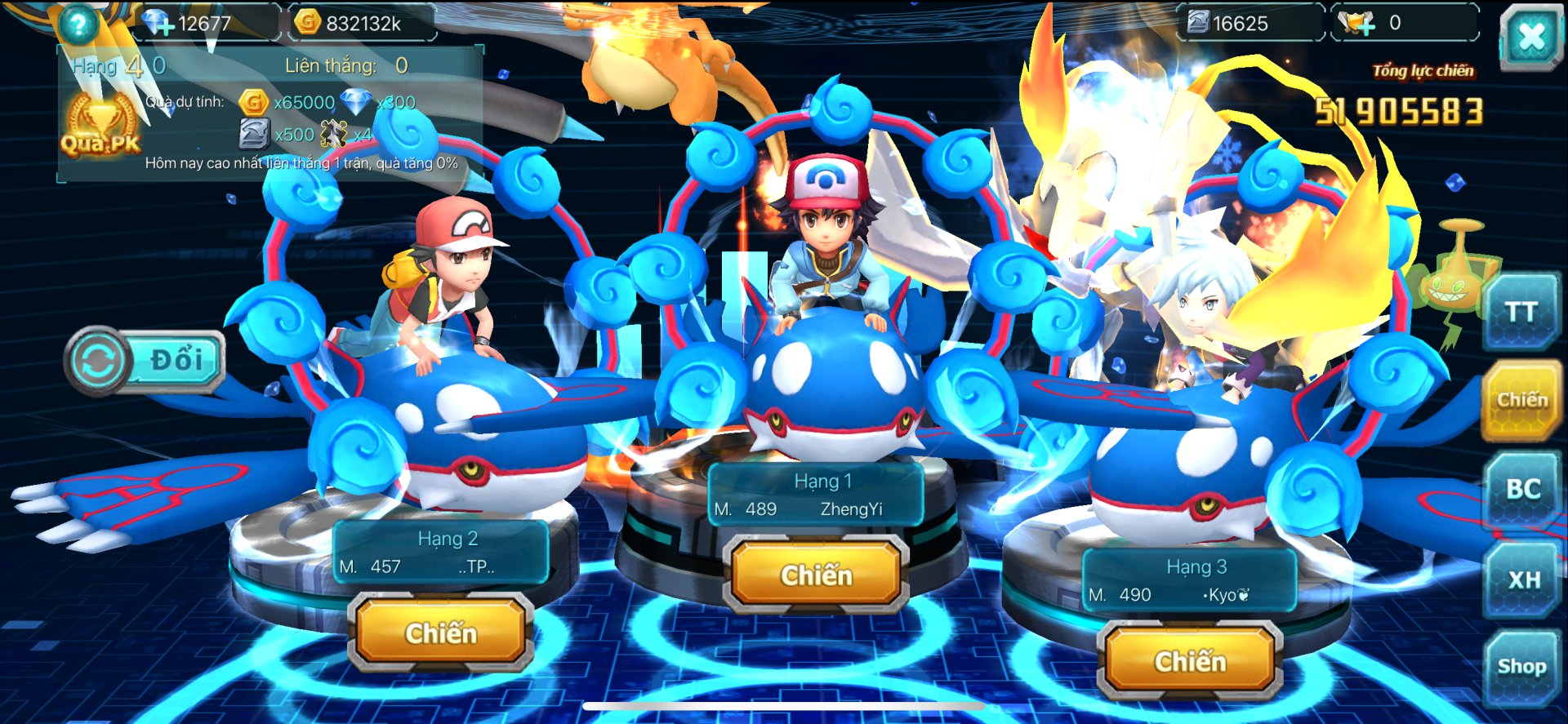This screenshot has height=724, width=1568.
Task: Tap Chiến under the Hạng 2 opponent
Action: click(x=441, y=633)
